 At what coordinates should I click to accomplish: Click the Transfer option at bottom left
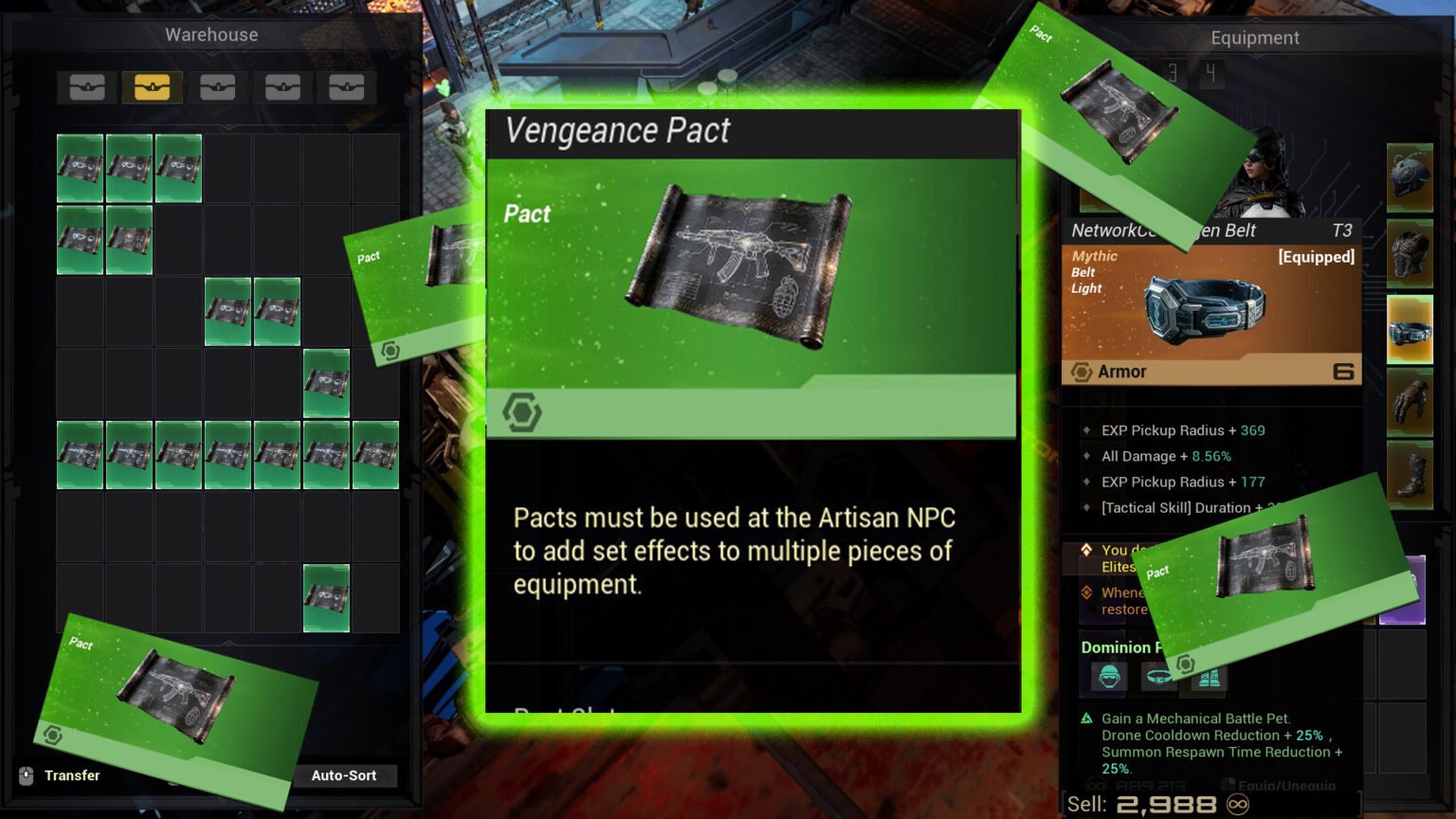[x=72, y=775]
